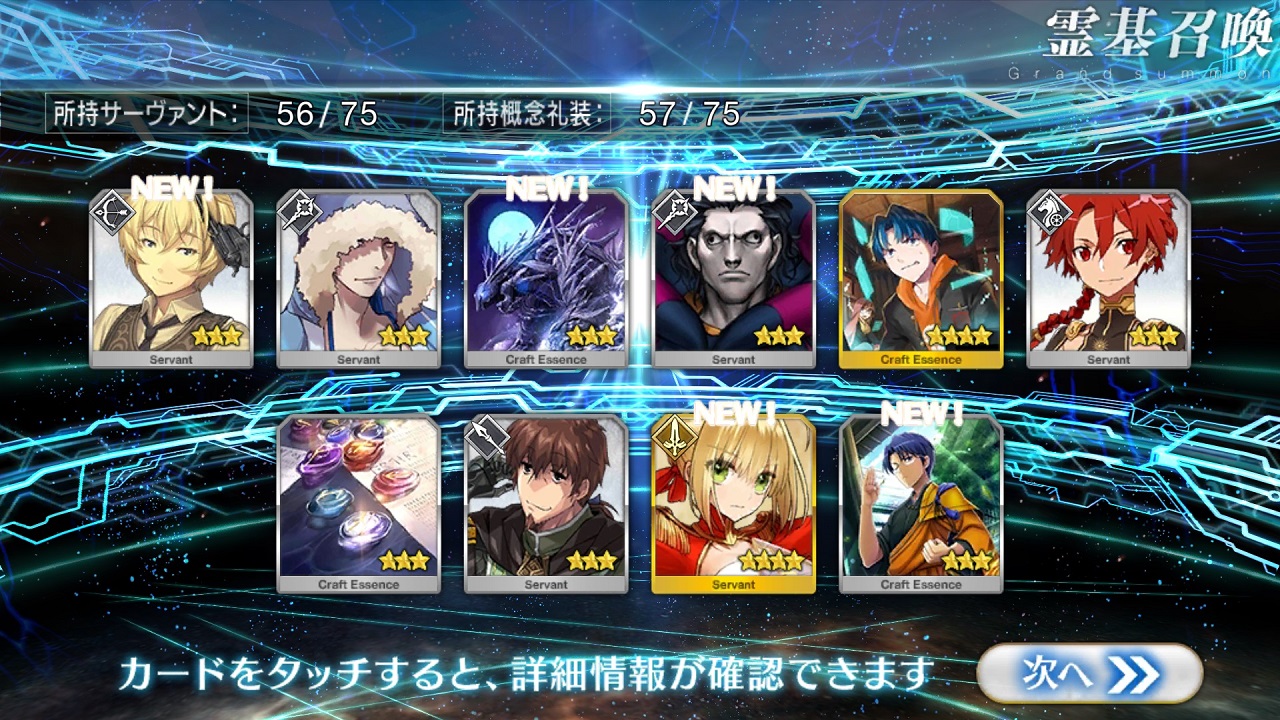1280x720 pixels.
Task: Select the gold Saber servant in red dress
Action: coord(733,504)
